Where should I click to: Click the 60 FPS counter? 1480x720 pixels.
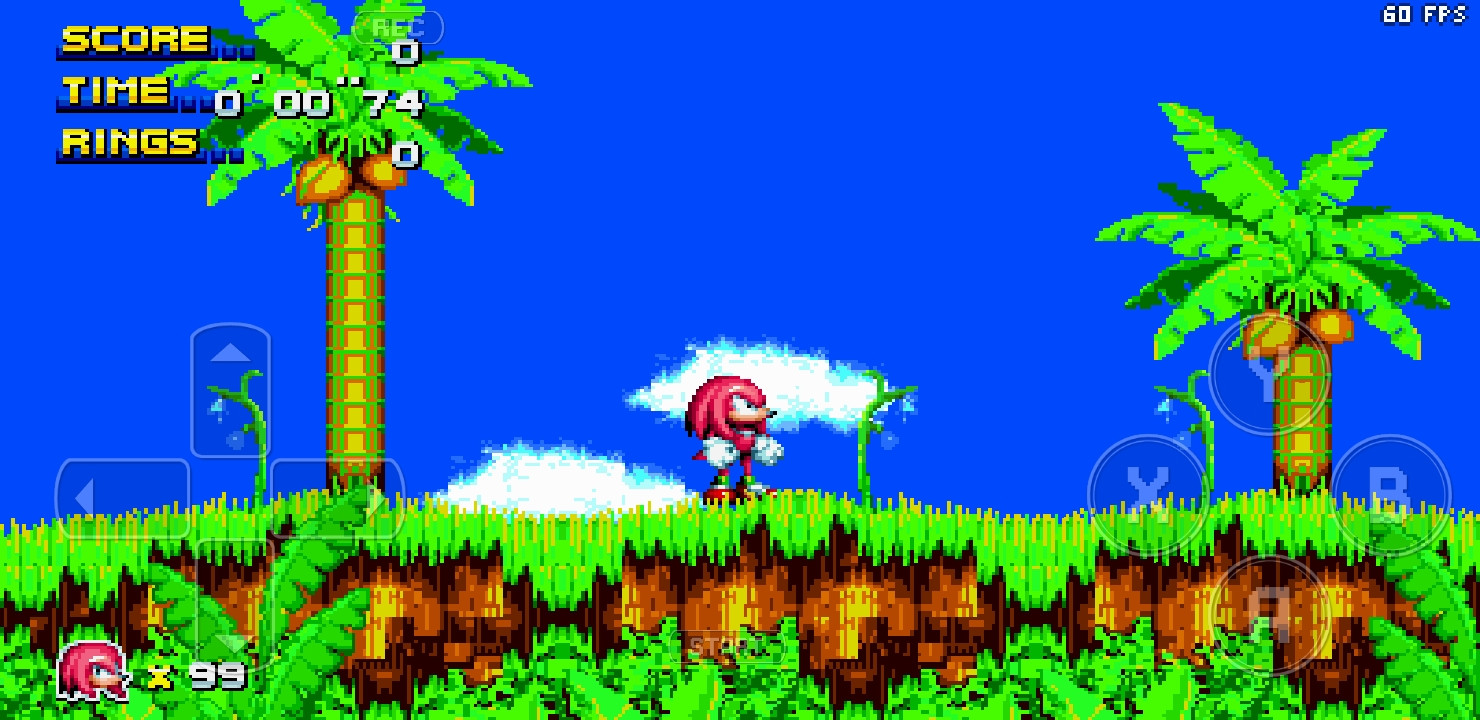pos(1426,14)
